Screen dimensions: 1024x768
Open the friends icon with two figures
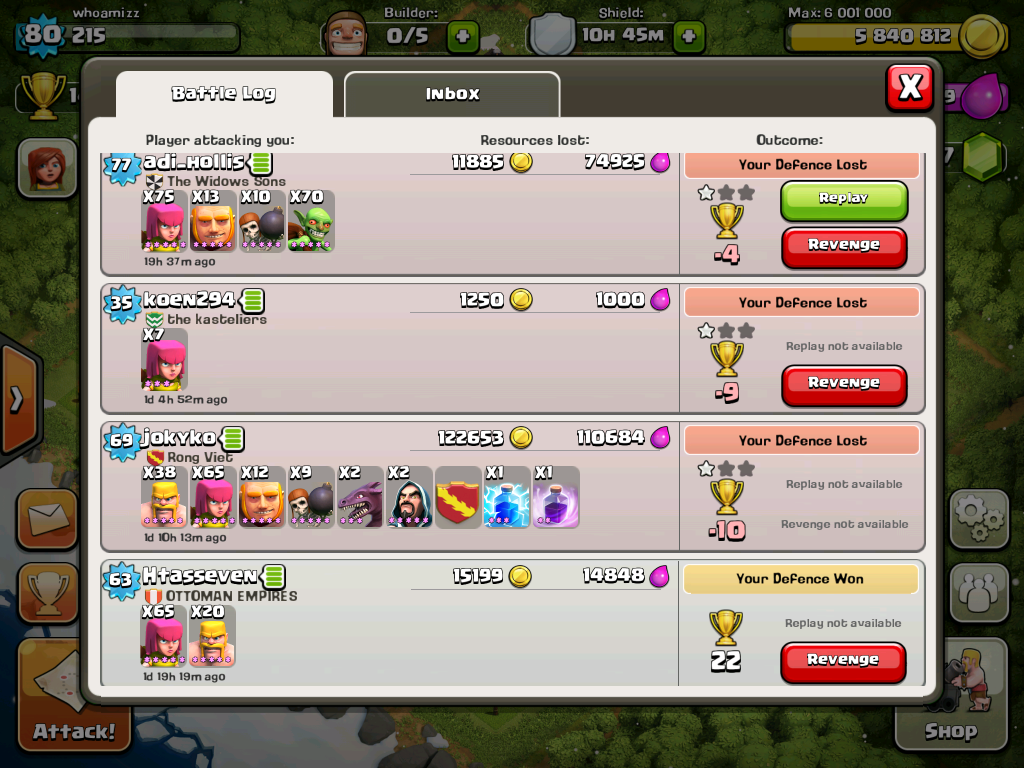(978, 592)
